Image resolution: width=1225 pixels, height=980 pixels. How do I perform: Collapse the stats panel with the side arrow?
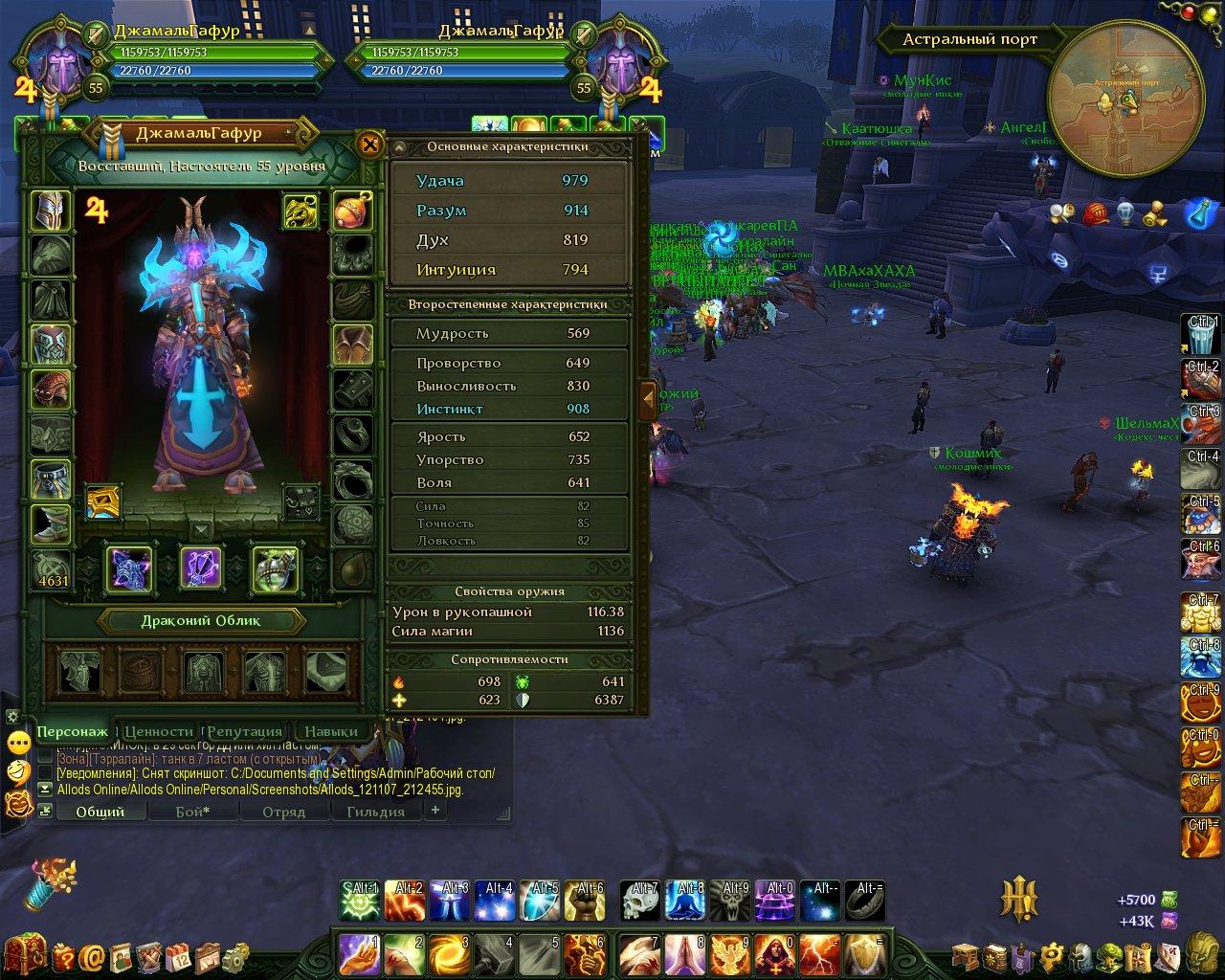(648, 399)
